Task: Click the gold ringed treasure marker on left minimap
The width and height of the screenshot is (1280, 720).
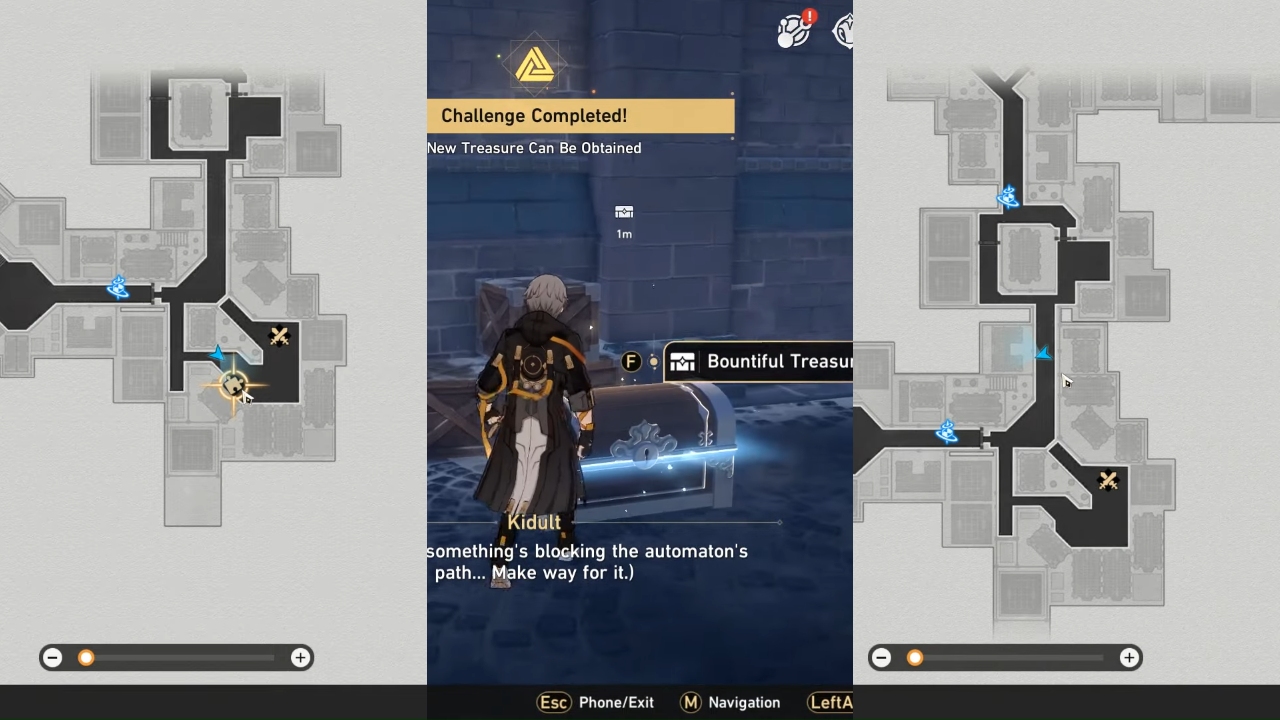Action: (x=232, y=382)
